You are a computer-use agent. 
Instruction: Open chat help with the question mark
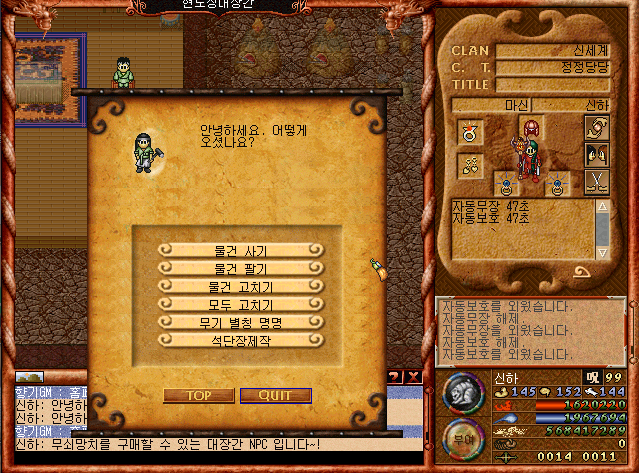coord(395,376)
